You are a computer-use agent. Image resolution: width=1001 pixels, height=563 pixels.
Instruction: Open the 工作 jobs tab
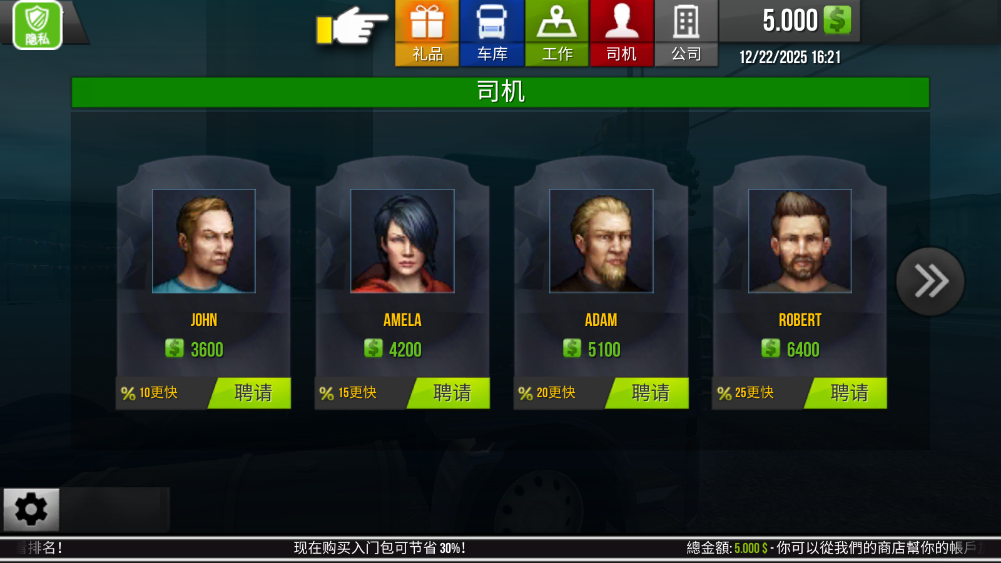coord(557,32)
